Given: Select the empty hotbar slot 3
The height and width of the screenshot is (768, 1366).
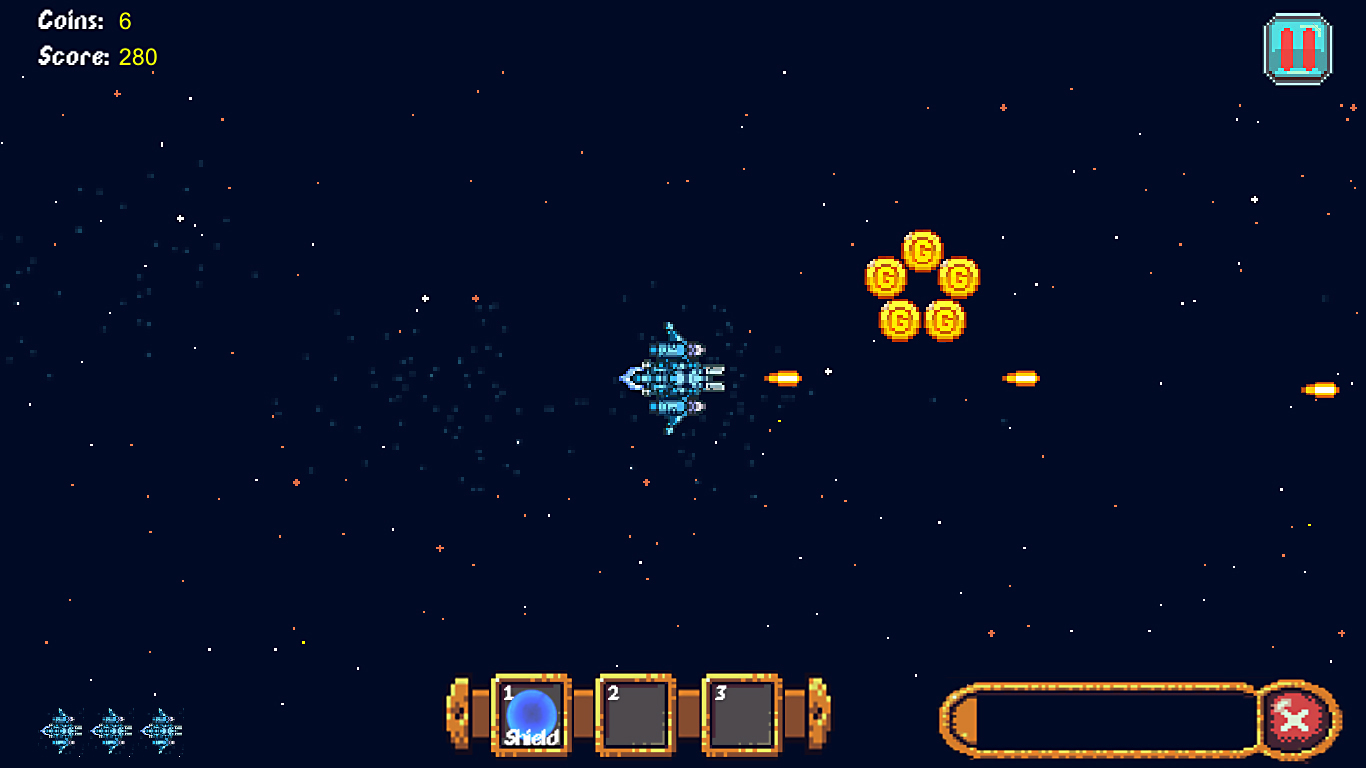Looking at the screenshot, I should 741,714.
